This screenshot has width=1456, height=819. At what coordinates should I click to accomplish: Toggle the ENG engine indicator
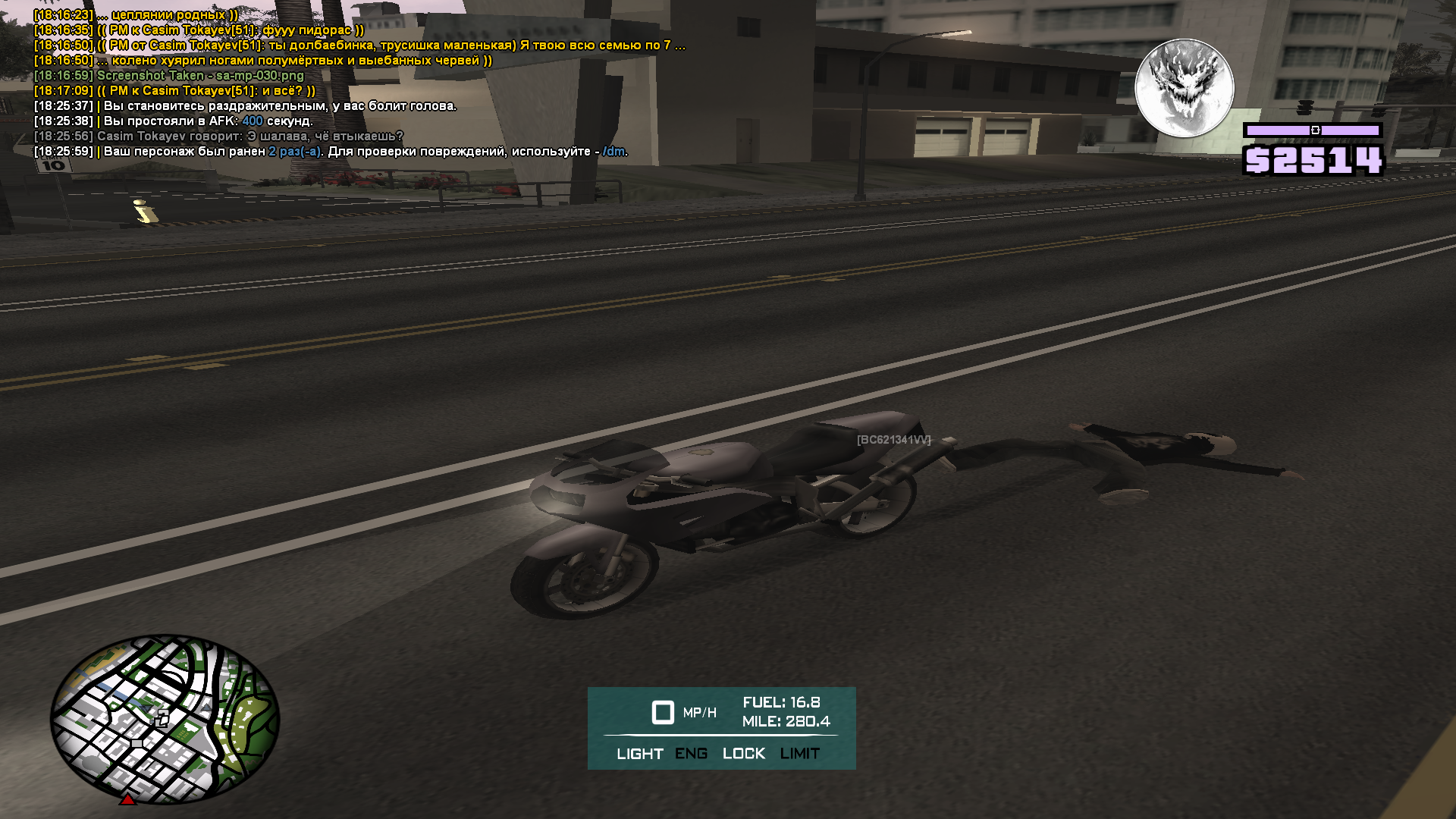[x=691, y=754]
